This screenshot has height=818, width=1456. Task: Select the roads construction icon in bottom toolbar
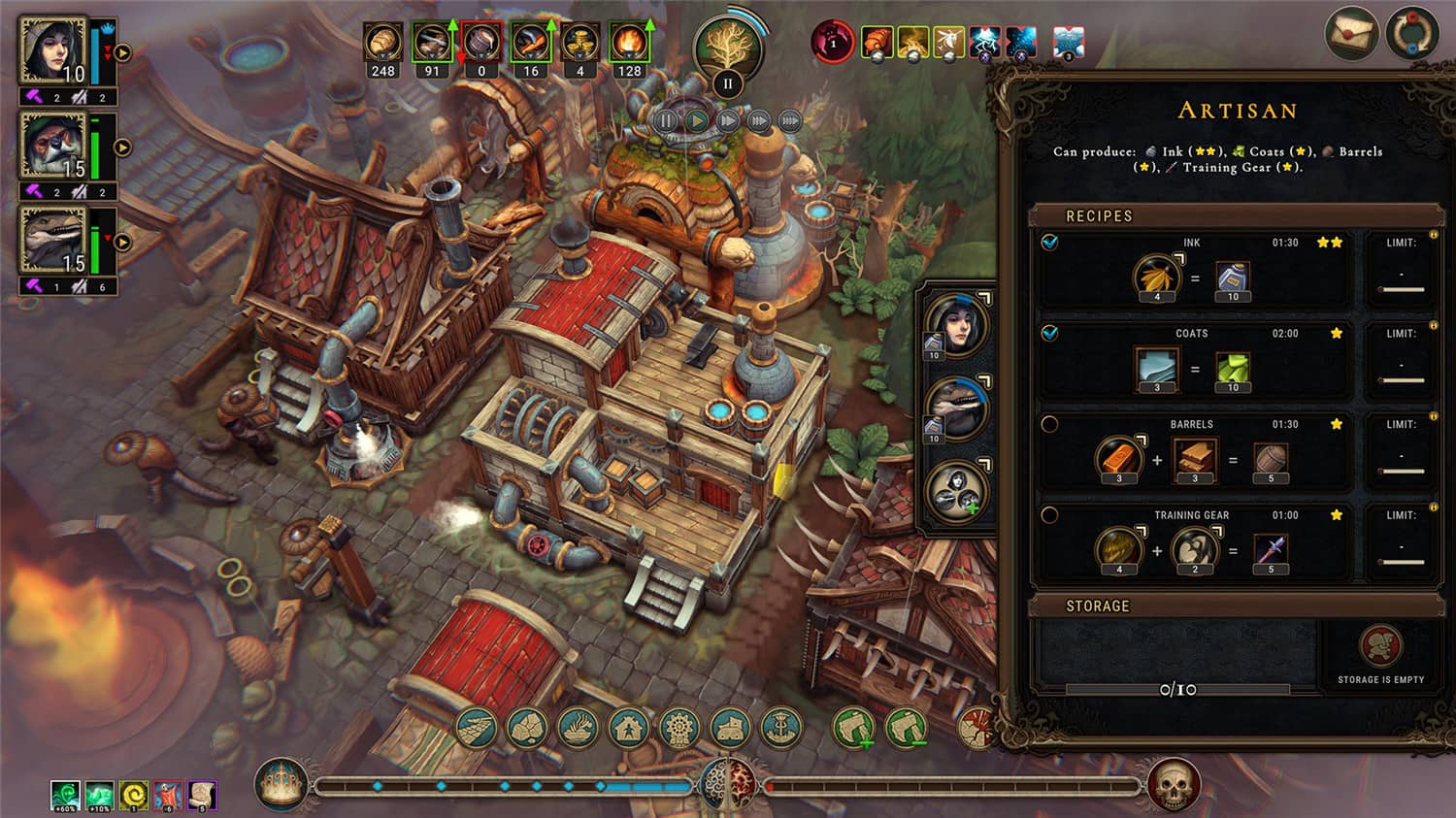tap(476, 727)
